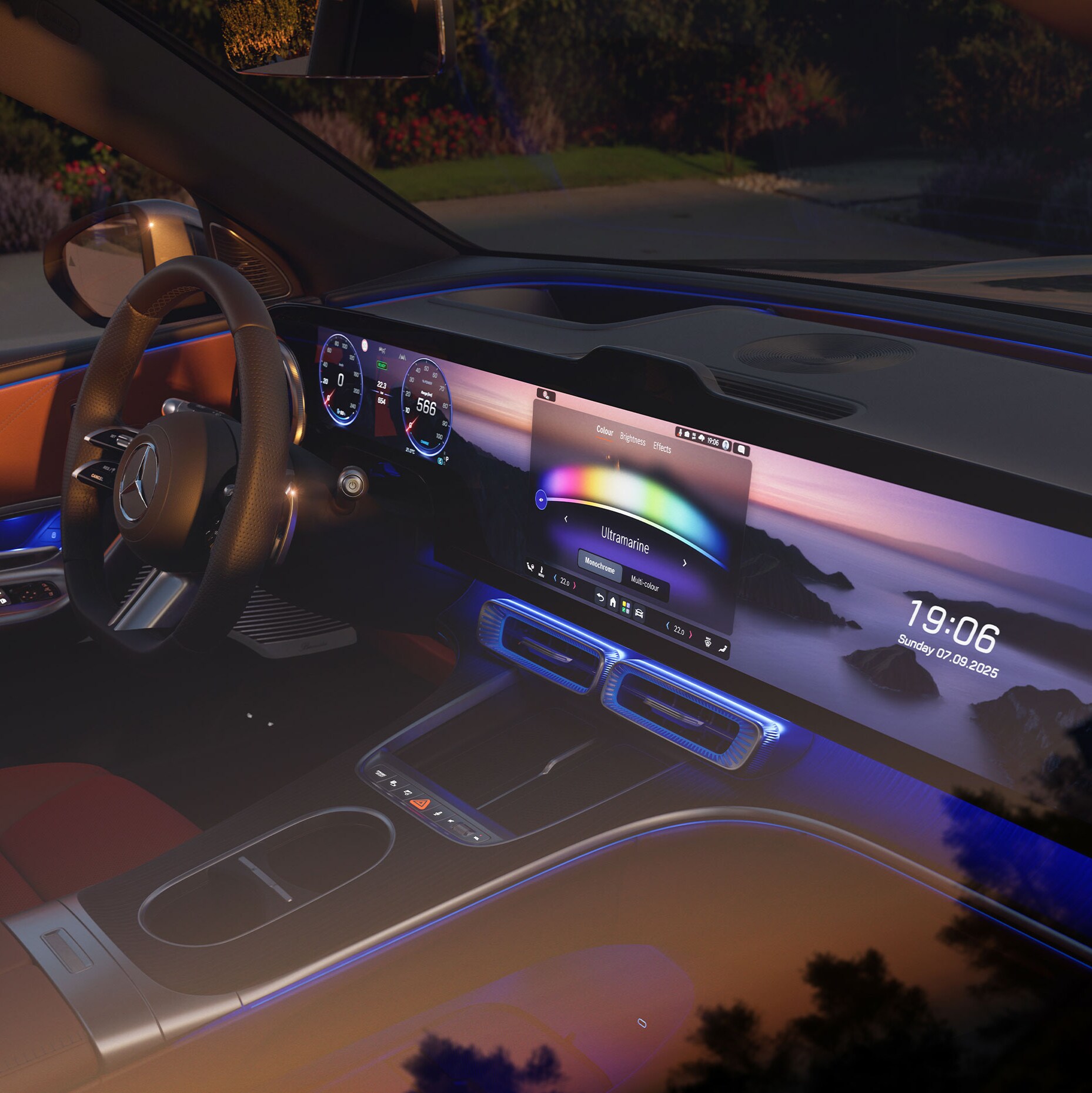Viewport: 1092px width, 1093px height.
Task: Go to the previous colour with left arrow
Action: pyautogui.click(x=566, y=519)
